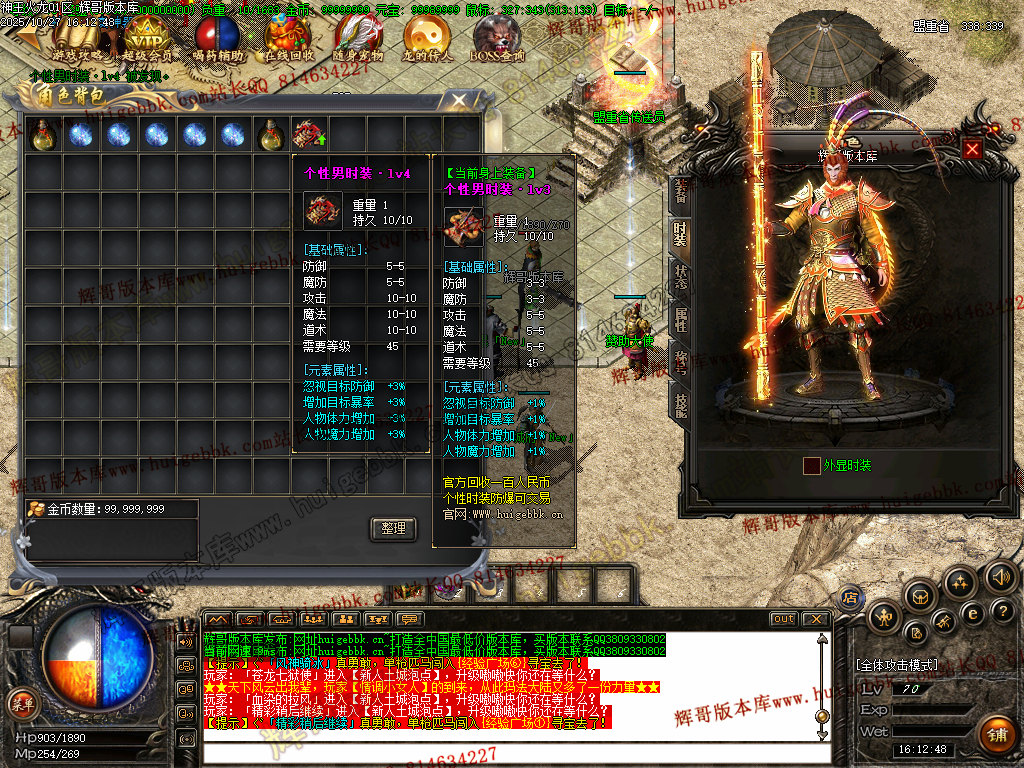Screen dimensions: 1024x768
Task: Open the VIP 超级会员 menu
Action: coord(146,40)
